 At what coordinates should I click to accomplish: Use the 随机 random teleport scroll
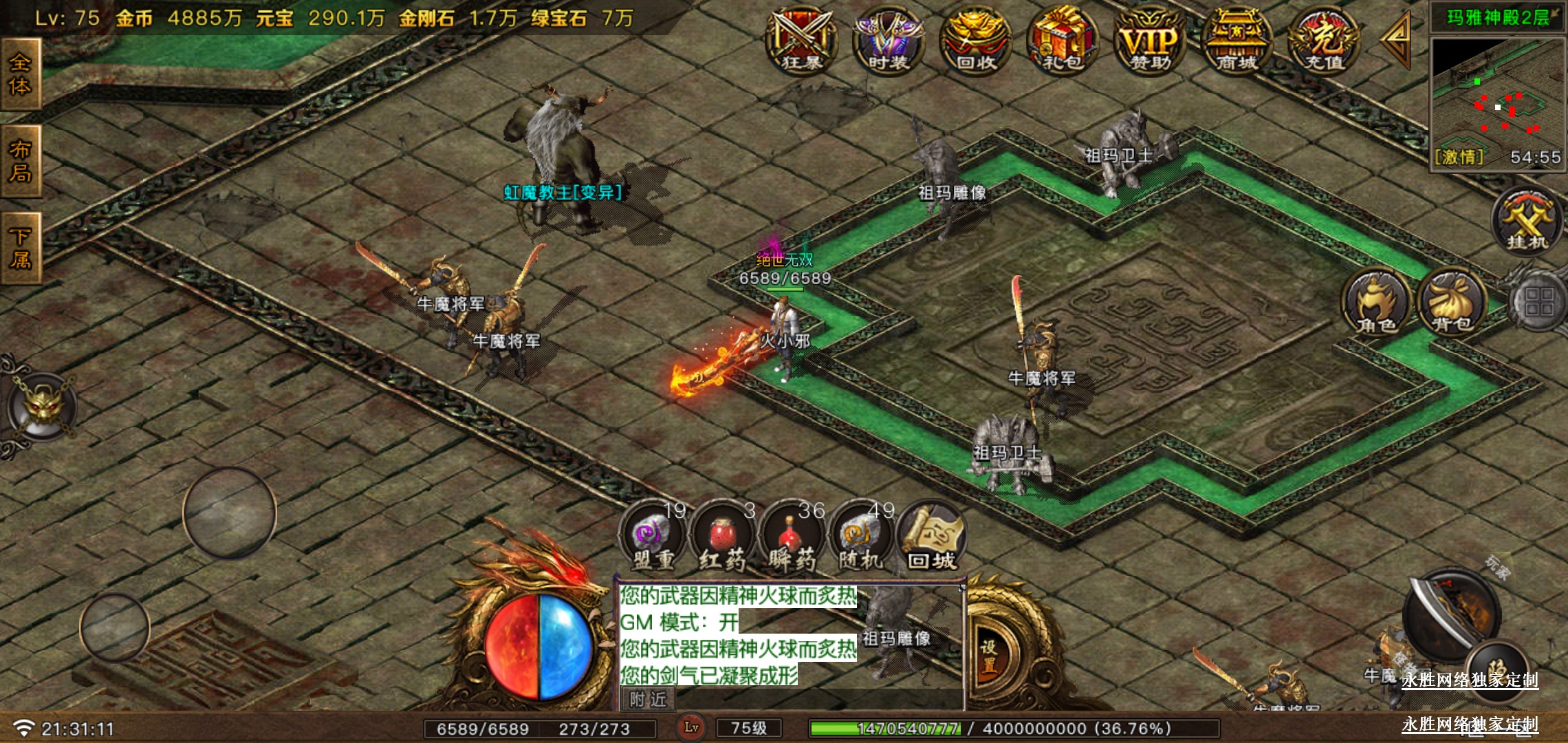(x=861, y=538)
